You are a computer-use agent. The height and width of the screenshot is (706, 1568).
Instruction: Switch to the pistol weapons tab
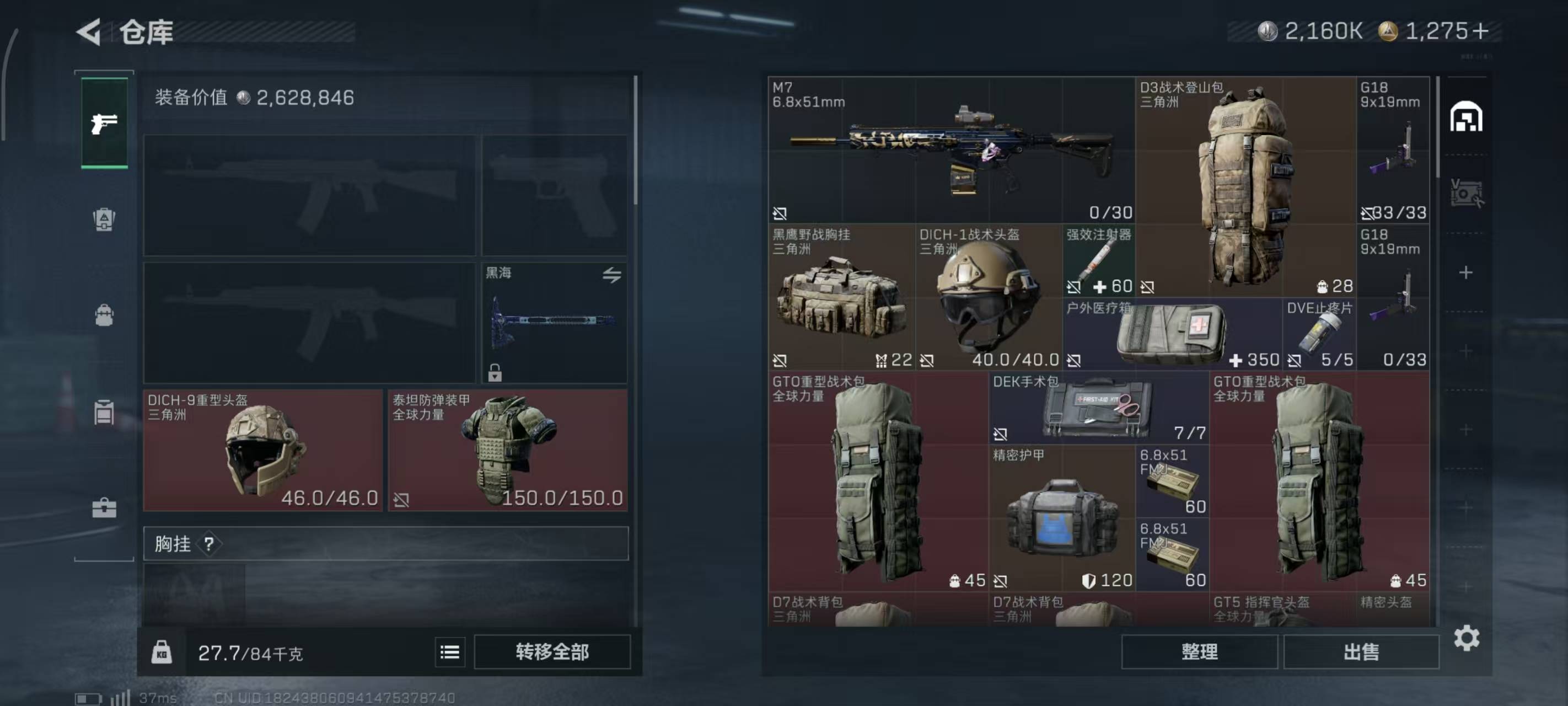click(x=104, y=124)
